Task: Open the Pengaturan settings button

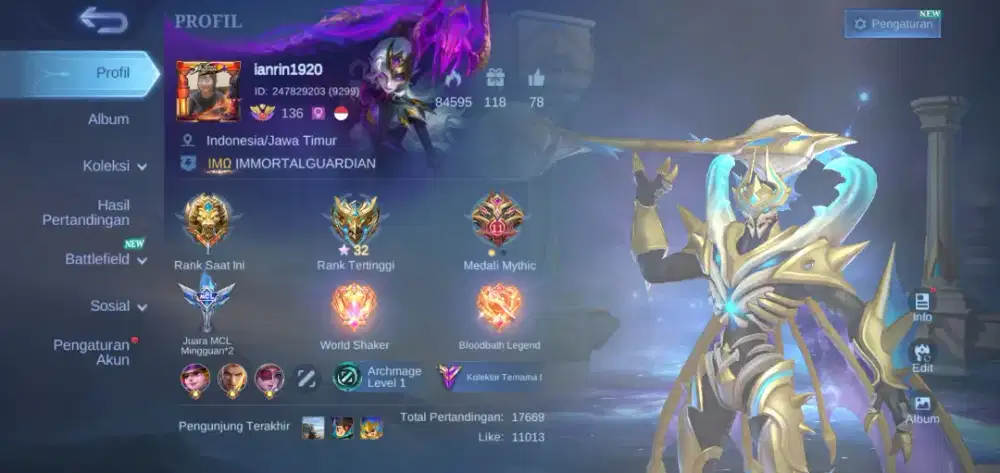Action: click(x=892, y=24)
